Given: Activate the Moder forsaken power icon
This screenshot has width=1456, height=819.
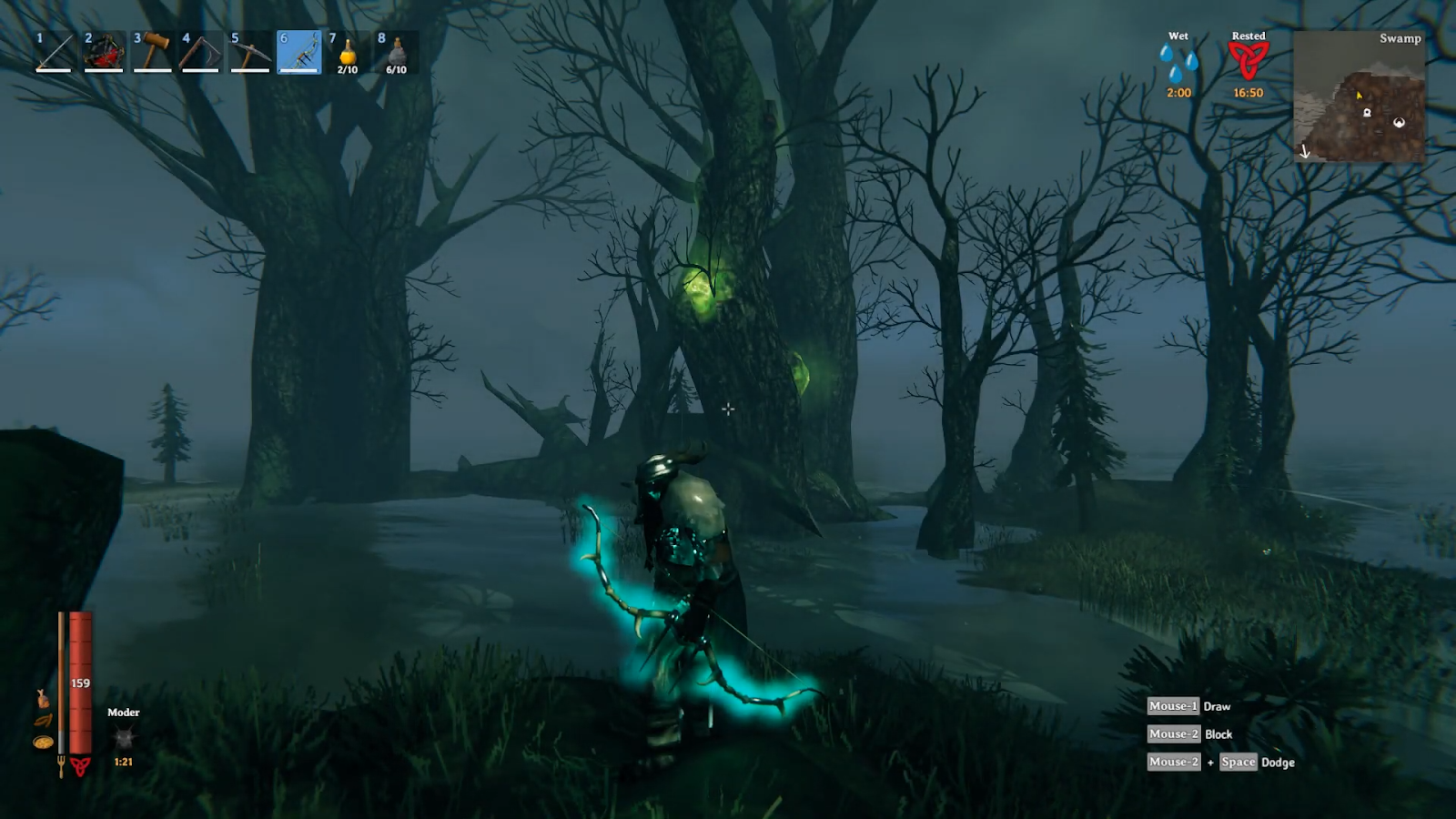Looking at the screenshot, I should tap(124, 737).
